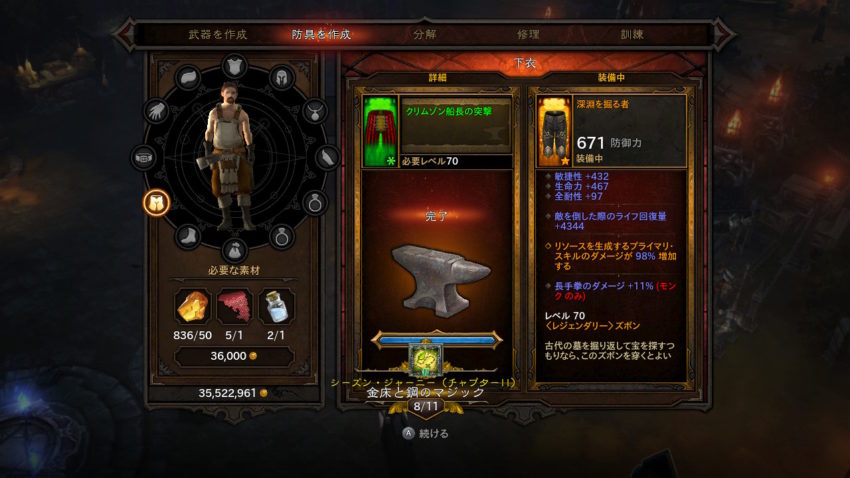Select the white bottle material 2/1
This screenshot has height=478, width=850.
275,306
